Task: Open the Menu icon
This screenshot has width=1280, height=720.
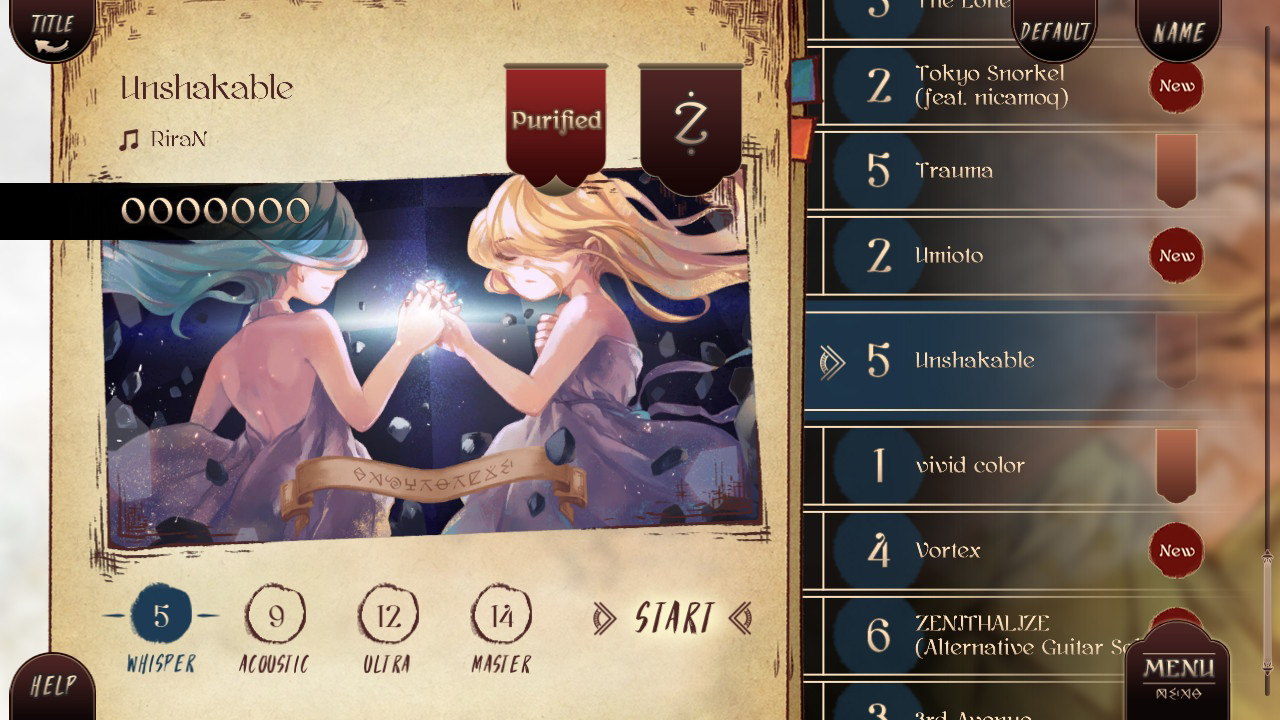Action: click(x=1180, y=668)
